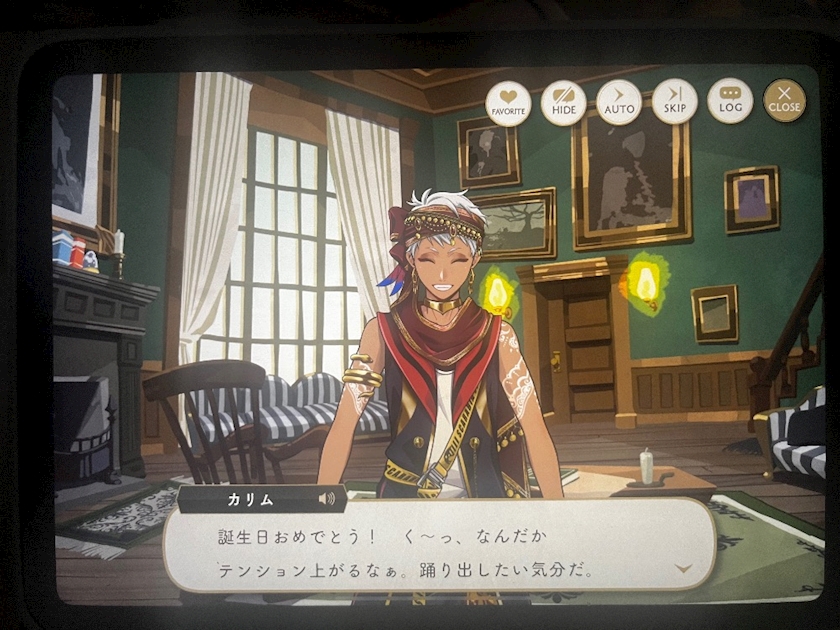Viewport: 840px width, 630px height.
Task: Mark this story as FAVORITE
Action: [508, 102]
